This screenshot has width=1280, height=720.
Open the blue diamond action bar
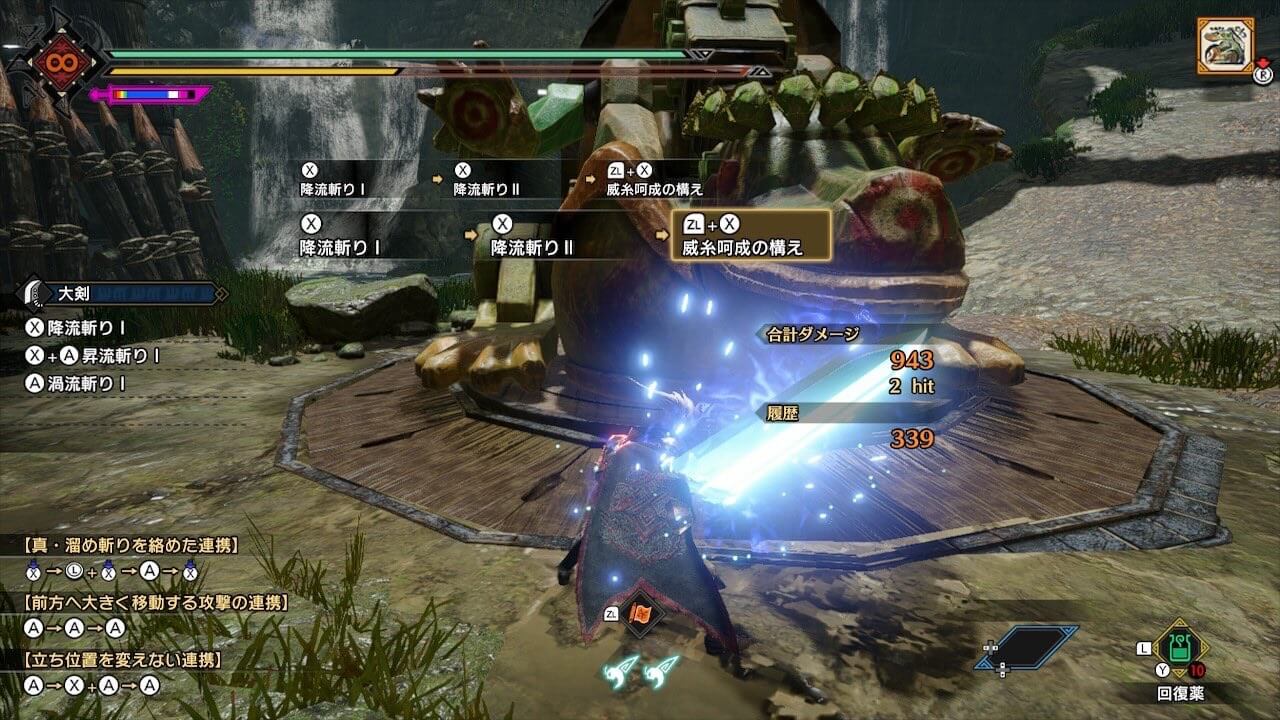1027,647
